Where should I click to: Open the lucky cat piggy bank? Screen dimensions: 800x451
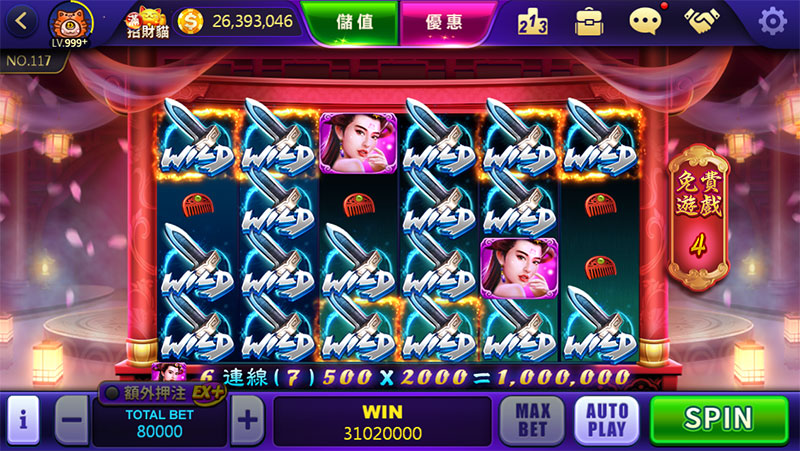pos(147,21)
